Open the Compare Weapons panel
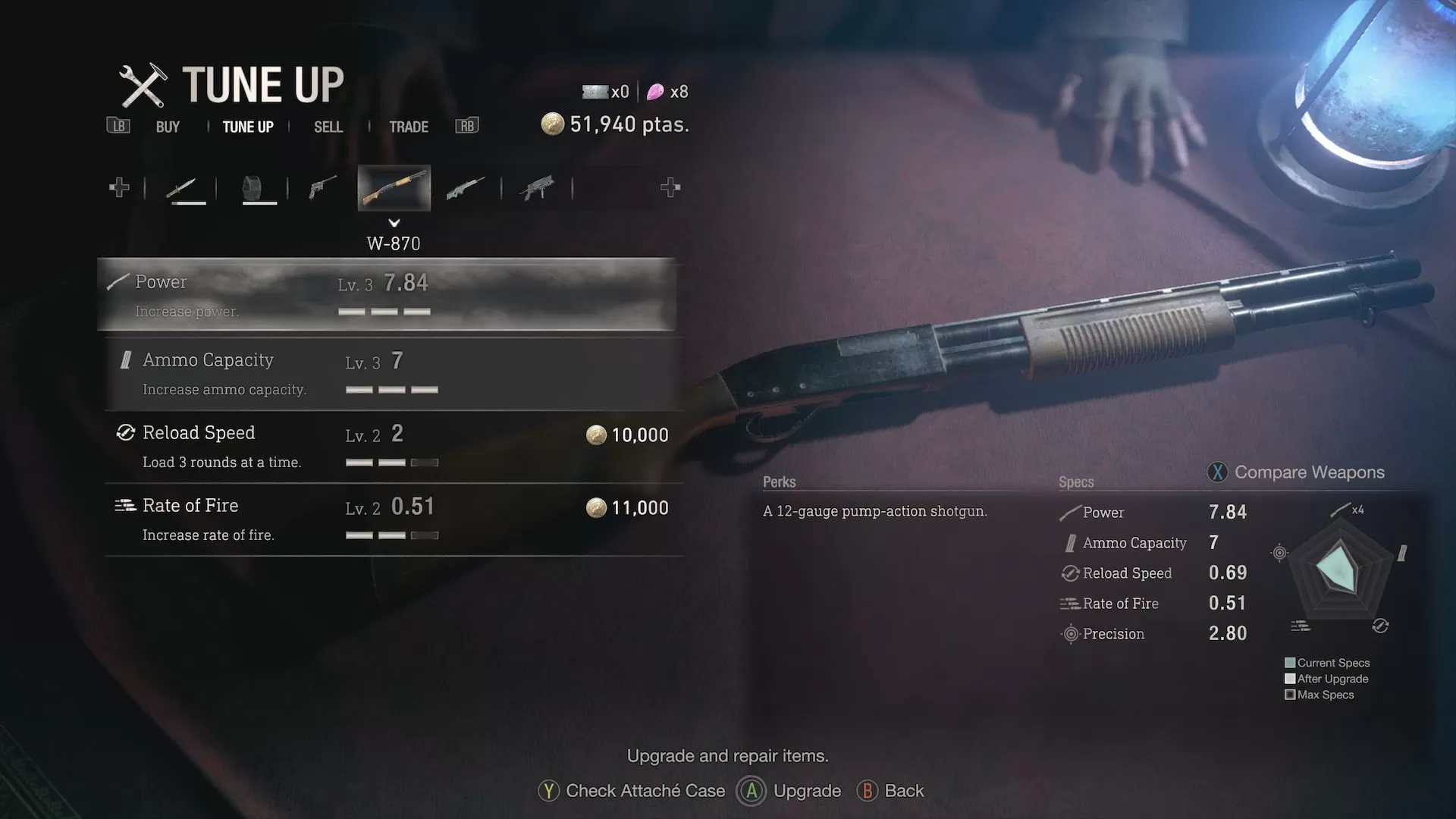 pyautogui.click(x=1297, y=472)
